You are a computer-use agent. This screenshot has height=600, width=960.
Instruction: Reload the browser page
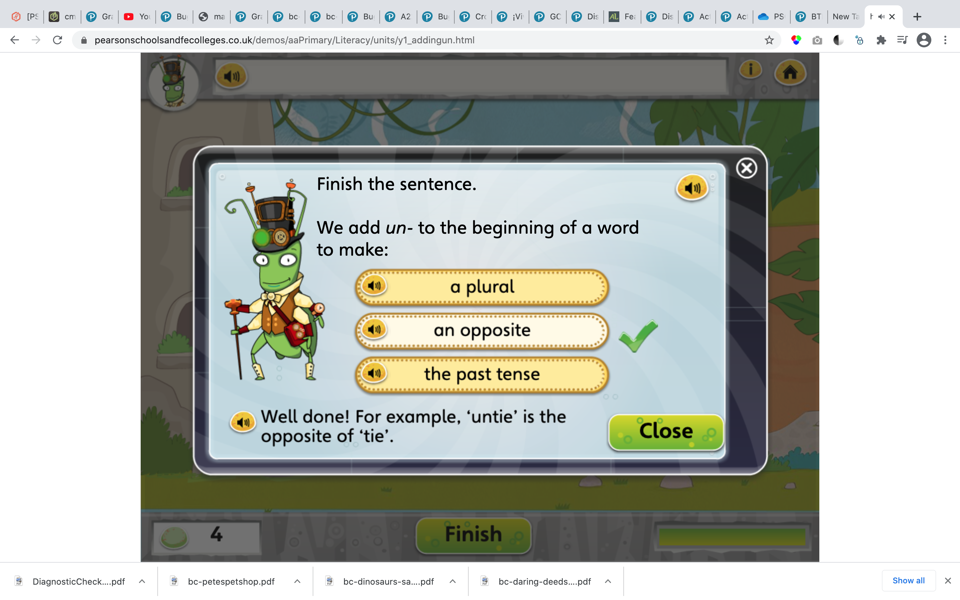point(57,40)
